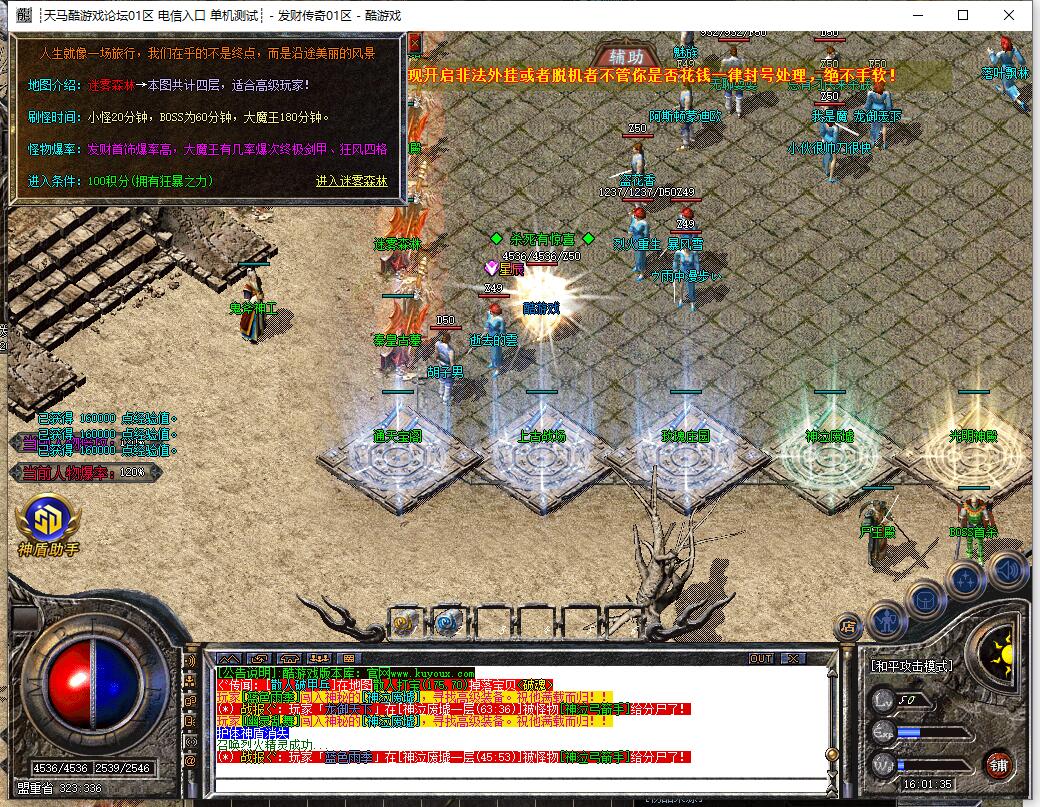This screenshot has height=807, width=1040.
Task: Close the map info dialog
Action: pos(414,43)
